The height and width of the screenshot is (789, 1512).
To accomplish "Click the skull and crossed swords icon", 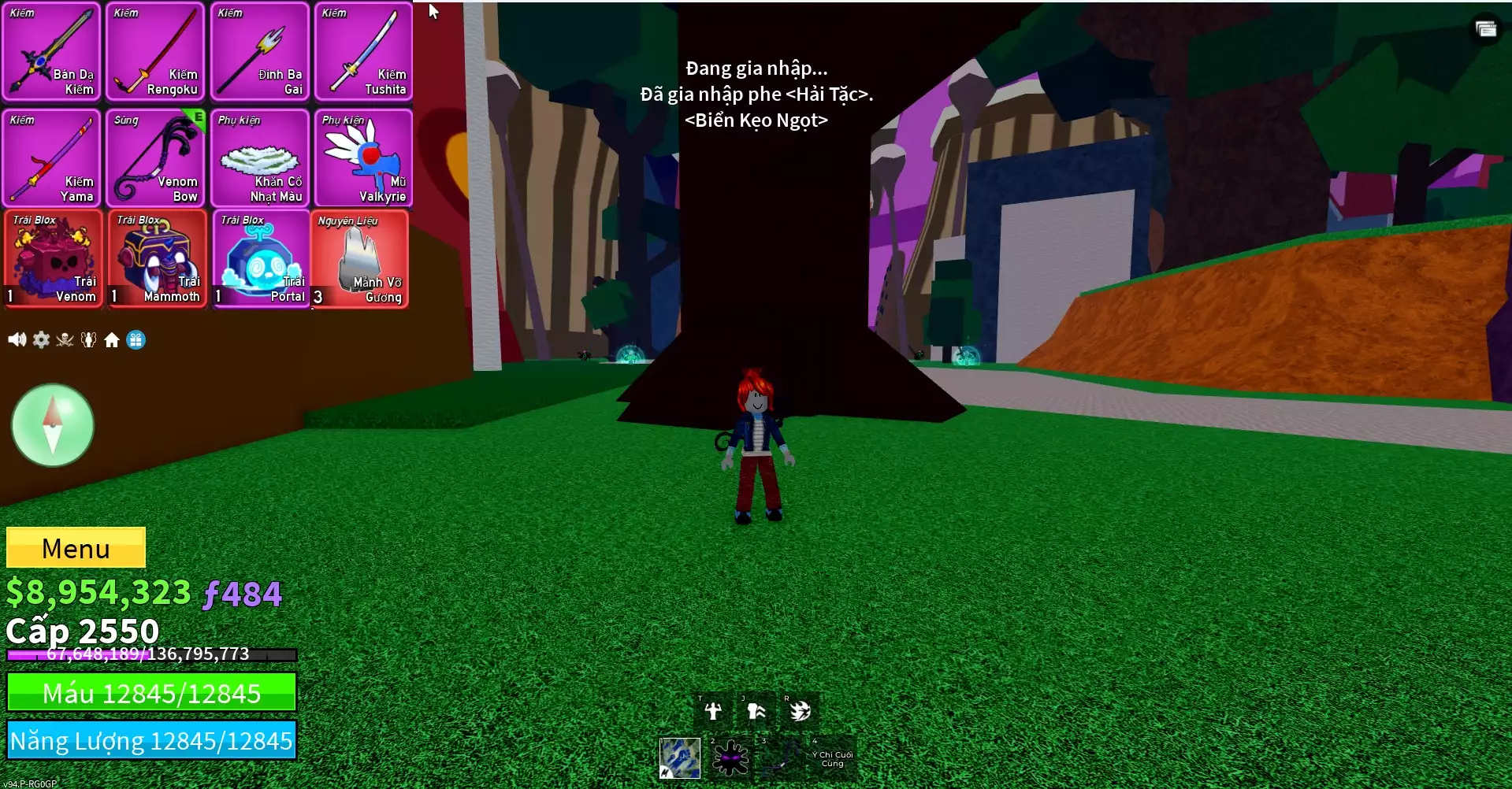I will coord(65,339).
